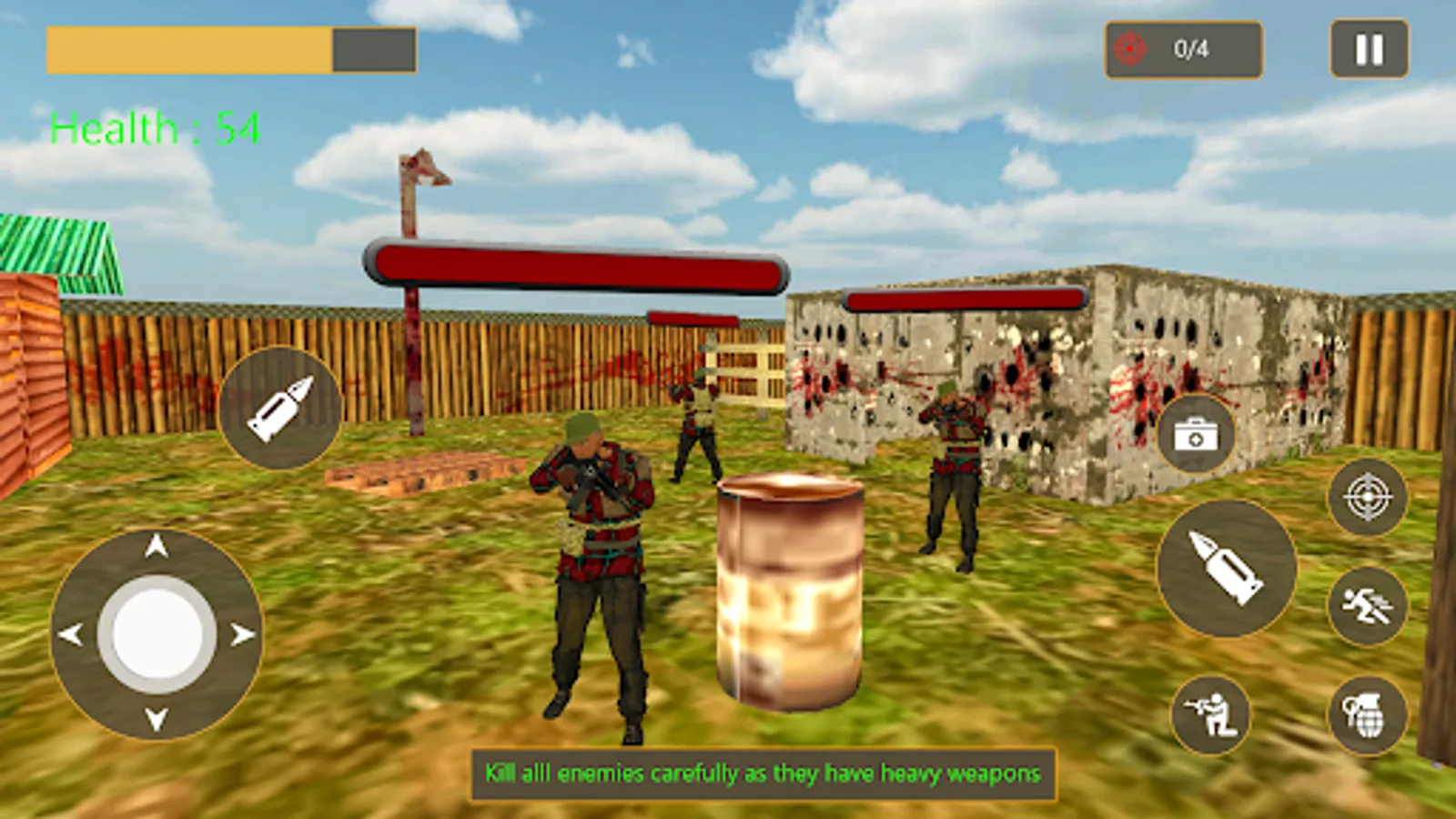Tap the Health: 54 label
Screen dimensions: 1456x819
pyautogui.click(x=155, y=127)
